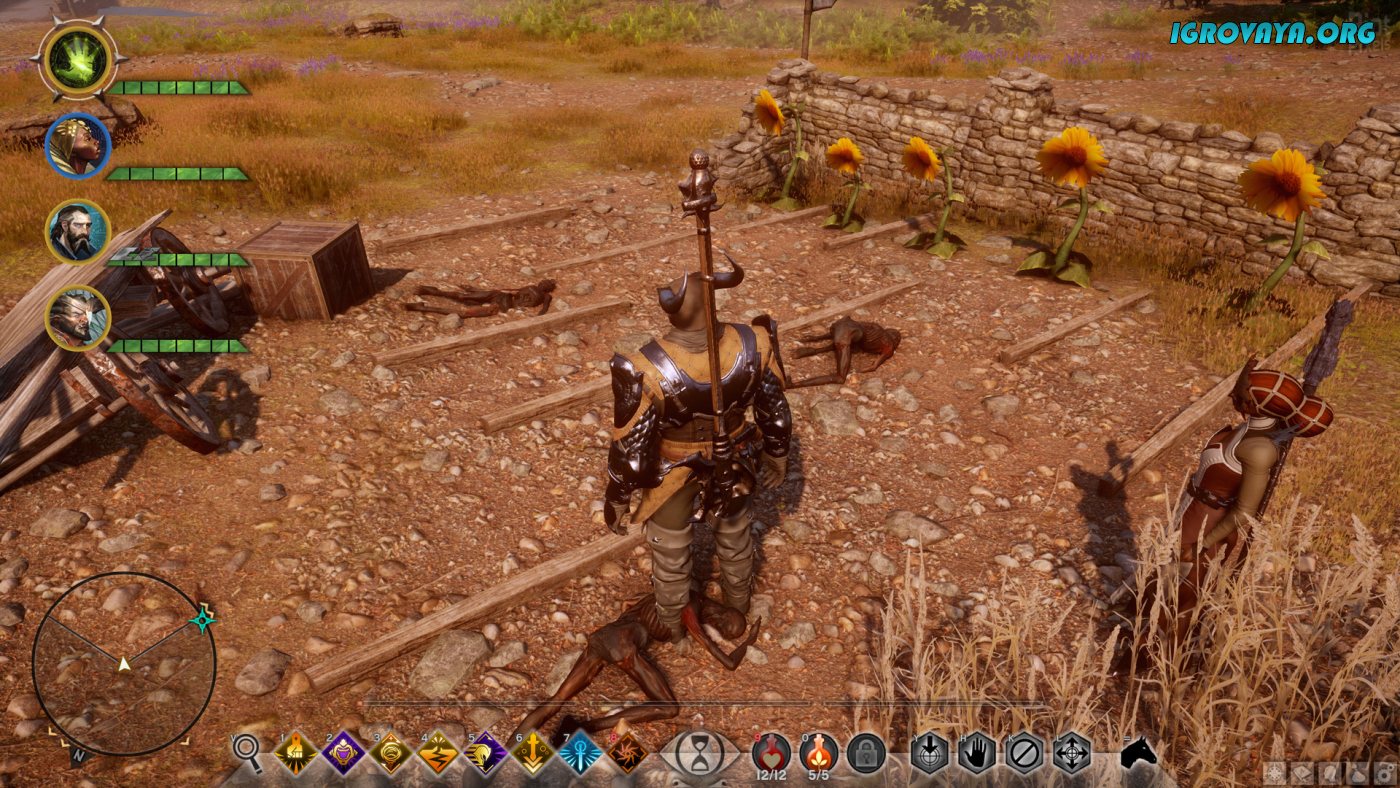Select Iron Bull's eyepatch portrait
1400x788 pixels.
tap(77, 318)
